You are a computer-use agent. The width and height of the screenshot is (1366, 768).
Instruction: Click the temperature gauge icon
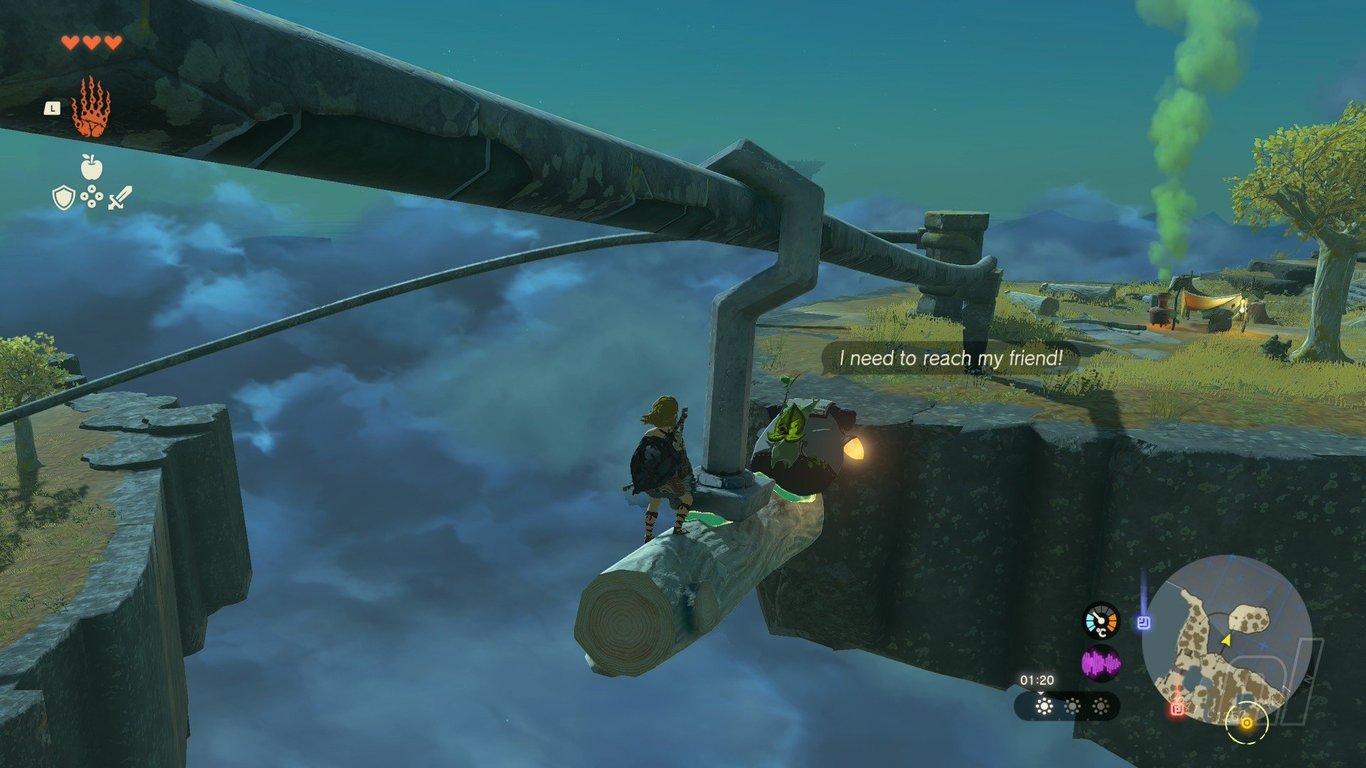click(x=1101, y=620)
